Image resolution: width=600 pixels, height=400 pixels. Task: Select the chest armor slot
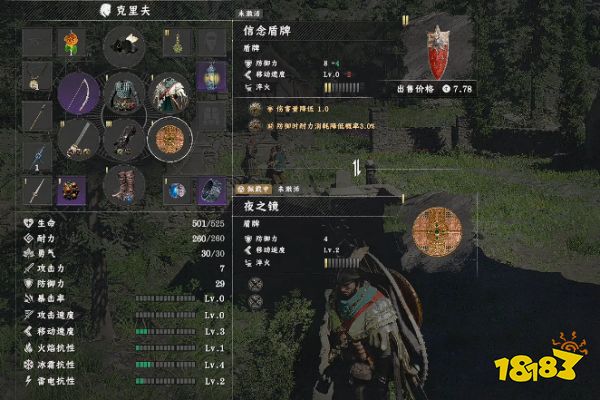pos(124,94)
